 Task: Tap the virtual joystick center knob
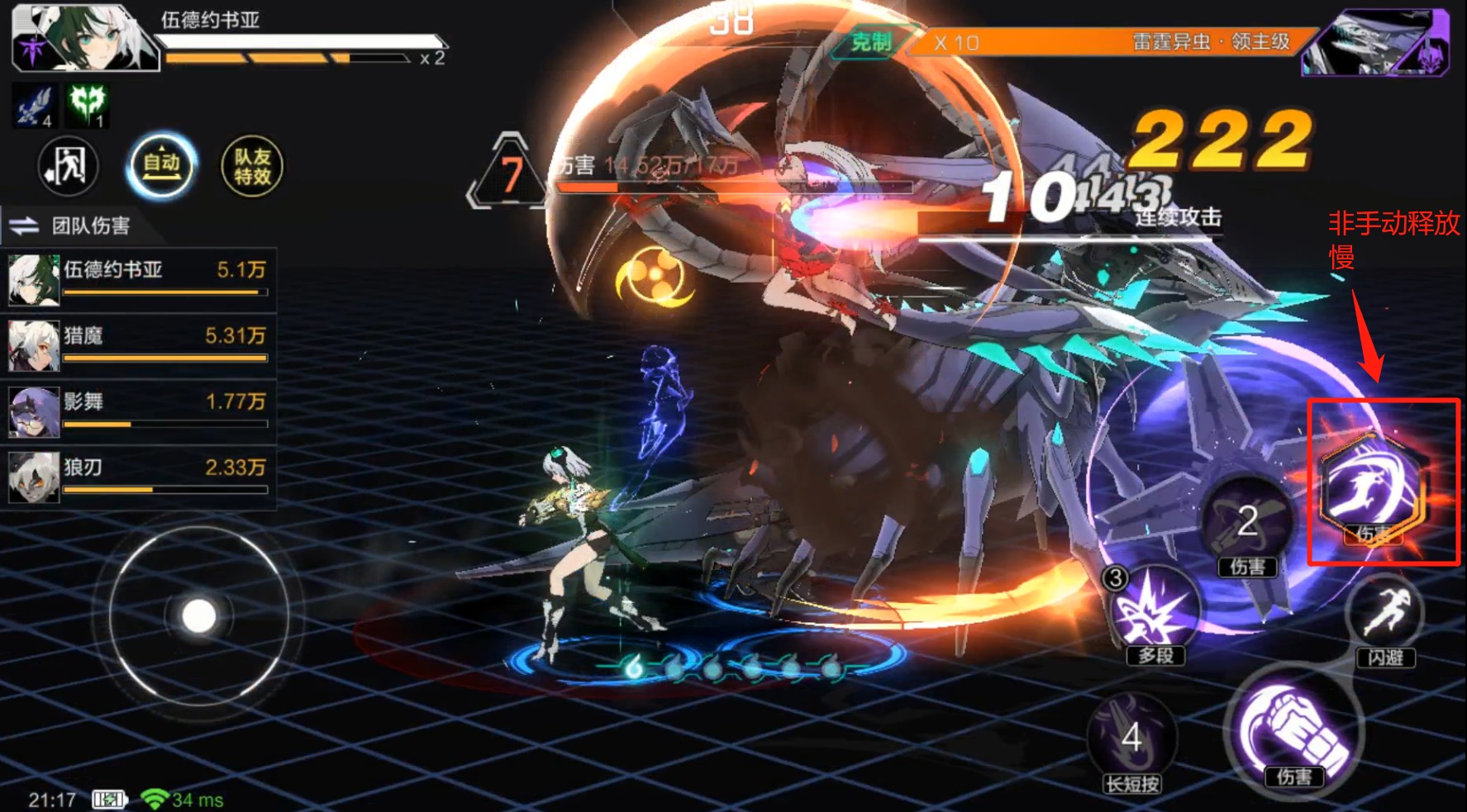(198, 616)
